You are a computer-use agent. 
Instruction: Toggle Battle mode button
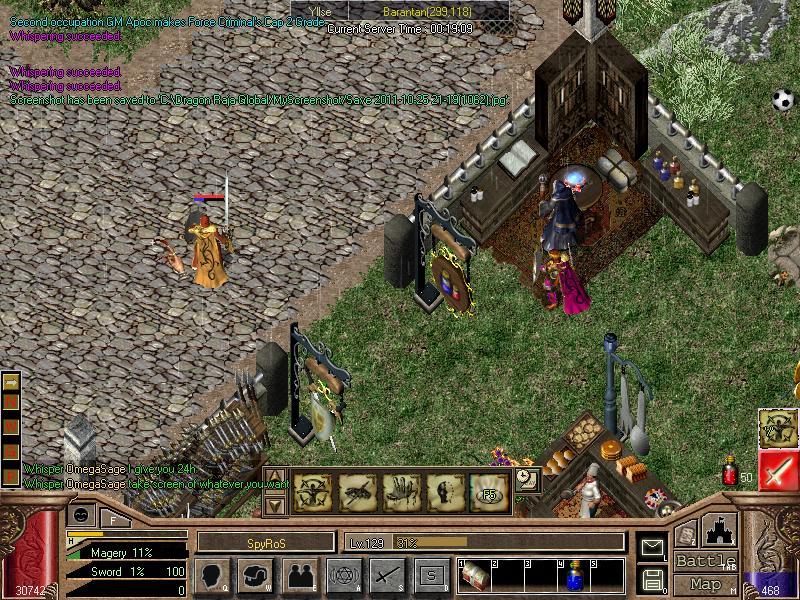tap(706, 561)
